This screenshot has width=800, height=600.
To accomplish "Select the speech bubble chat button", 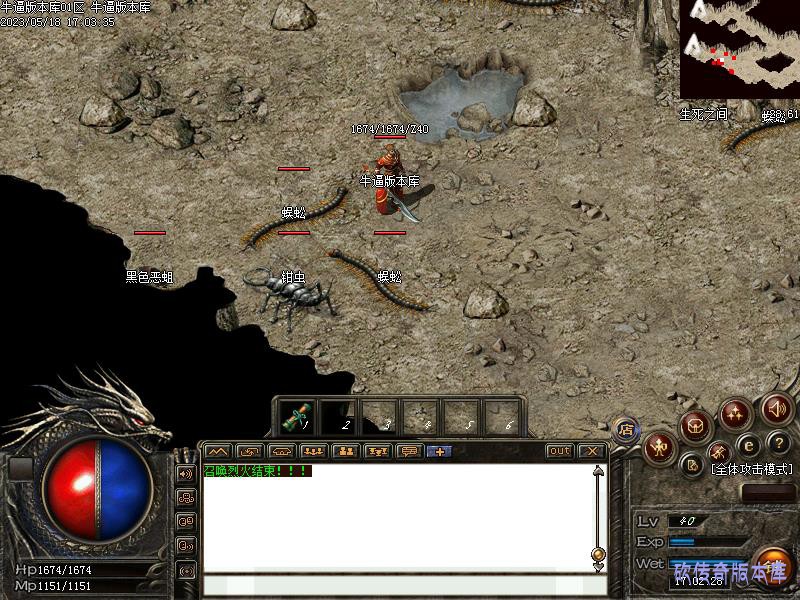I will (x=408, y=451).
